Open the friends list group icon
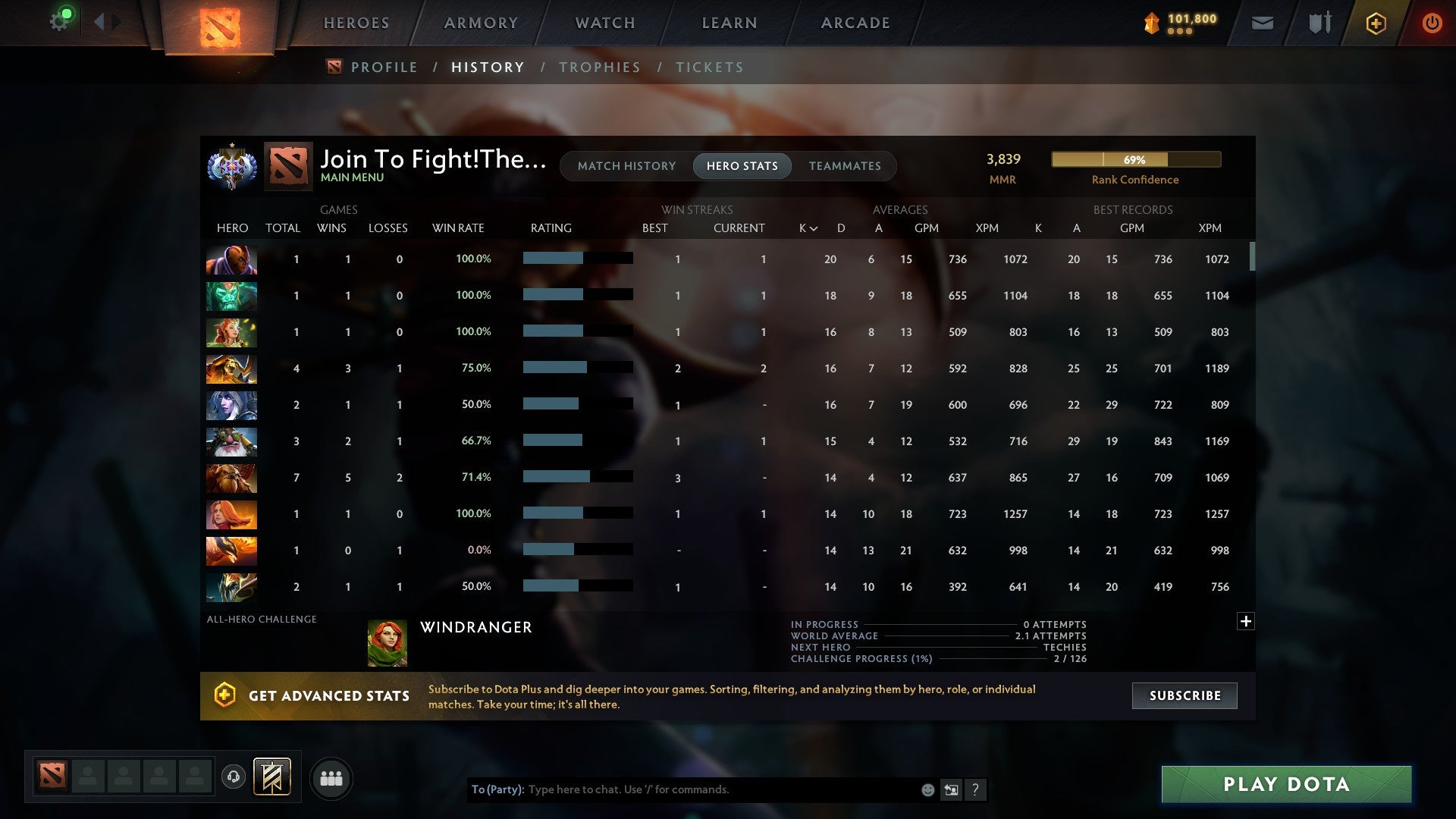 331,777
